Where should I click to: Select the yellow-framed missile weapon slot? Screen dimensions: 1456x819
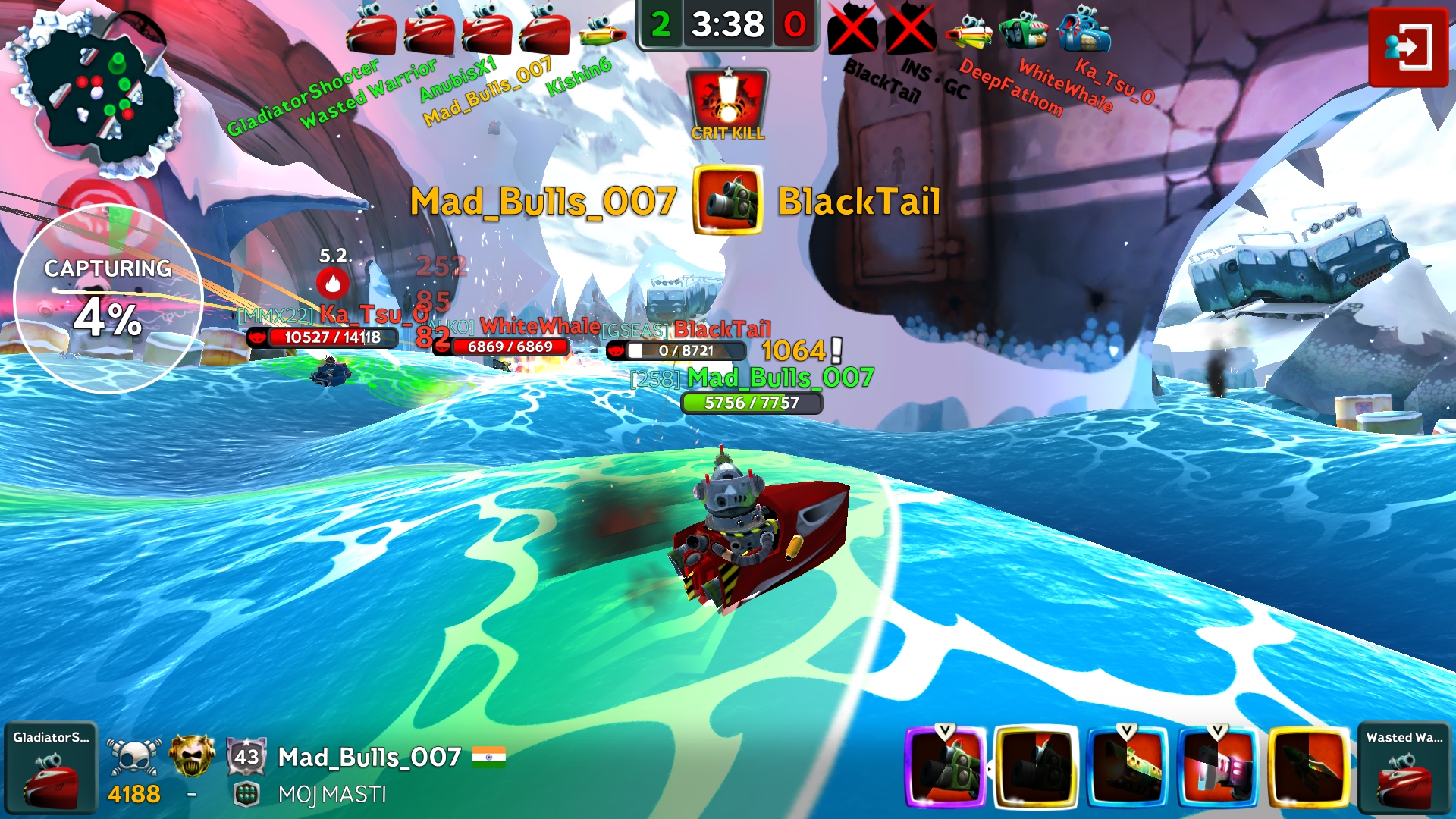point(1309,767)
